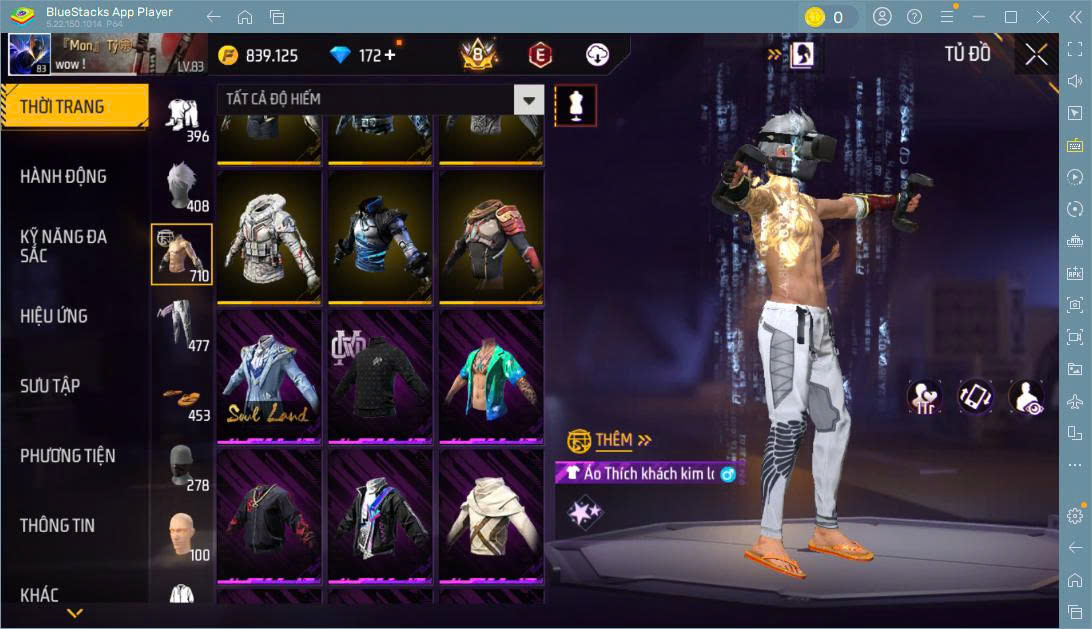Select the white fur-hooded jacket

tap(269, 236)
